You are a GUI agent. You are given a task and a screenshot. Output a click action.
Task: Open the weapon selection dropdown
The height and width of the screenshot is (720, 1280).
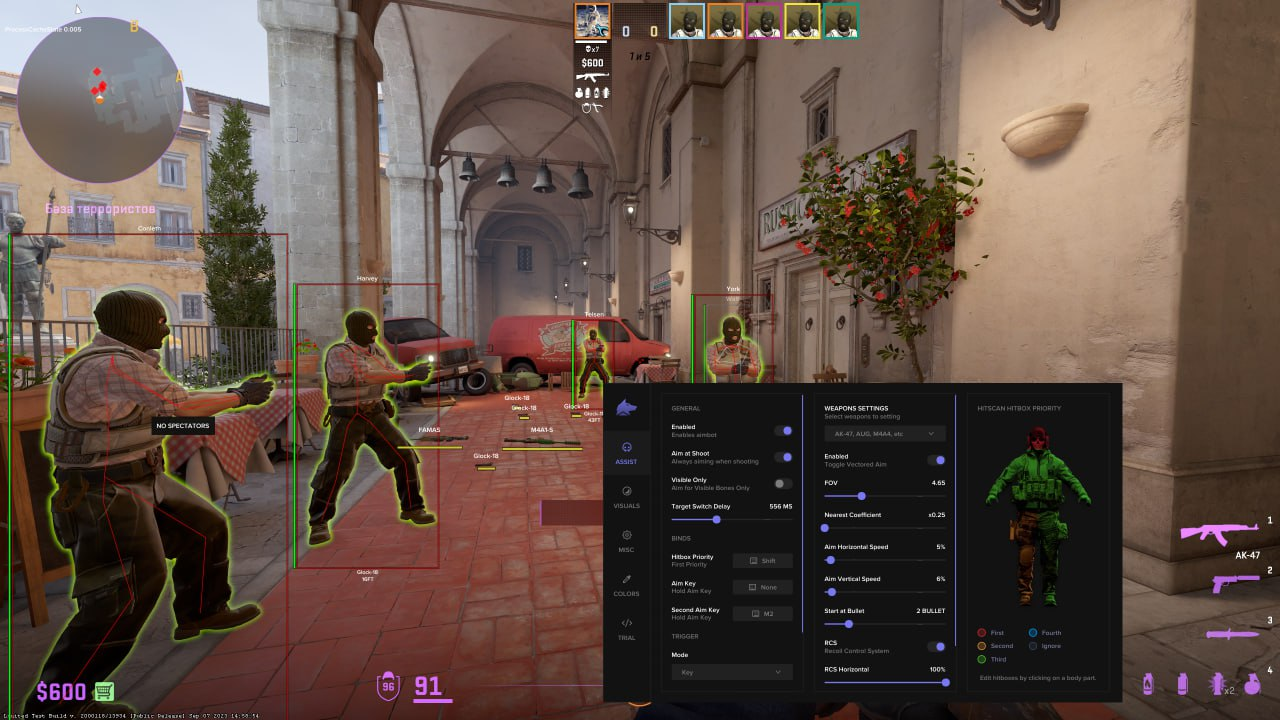[x=885, y=434]
